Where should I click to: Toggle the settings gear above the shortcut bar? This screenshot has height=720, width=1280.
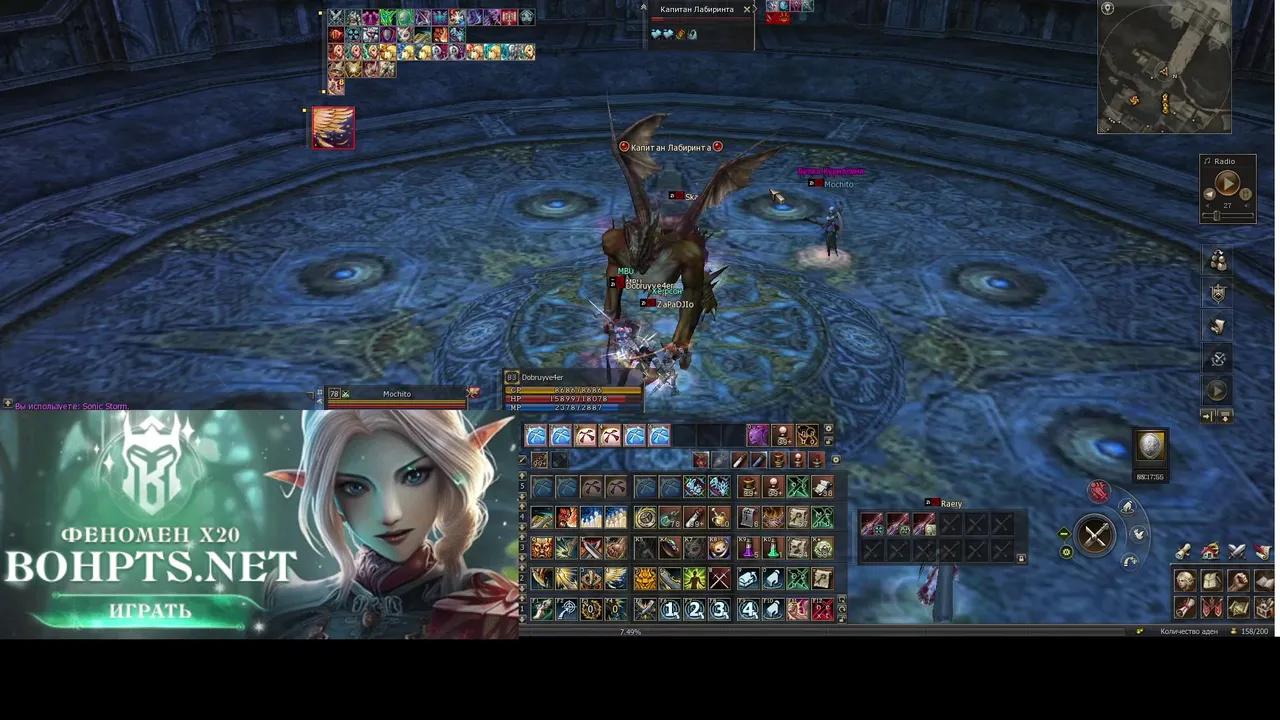[828, 429]
